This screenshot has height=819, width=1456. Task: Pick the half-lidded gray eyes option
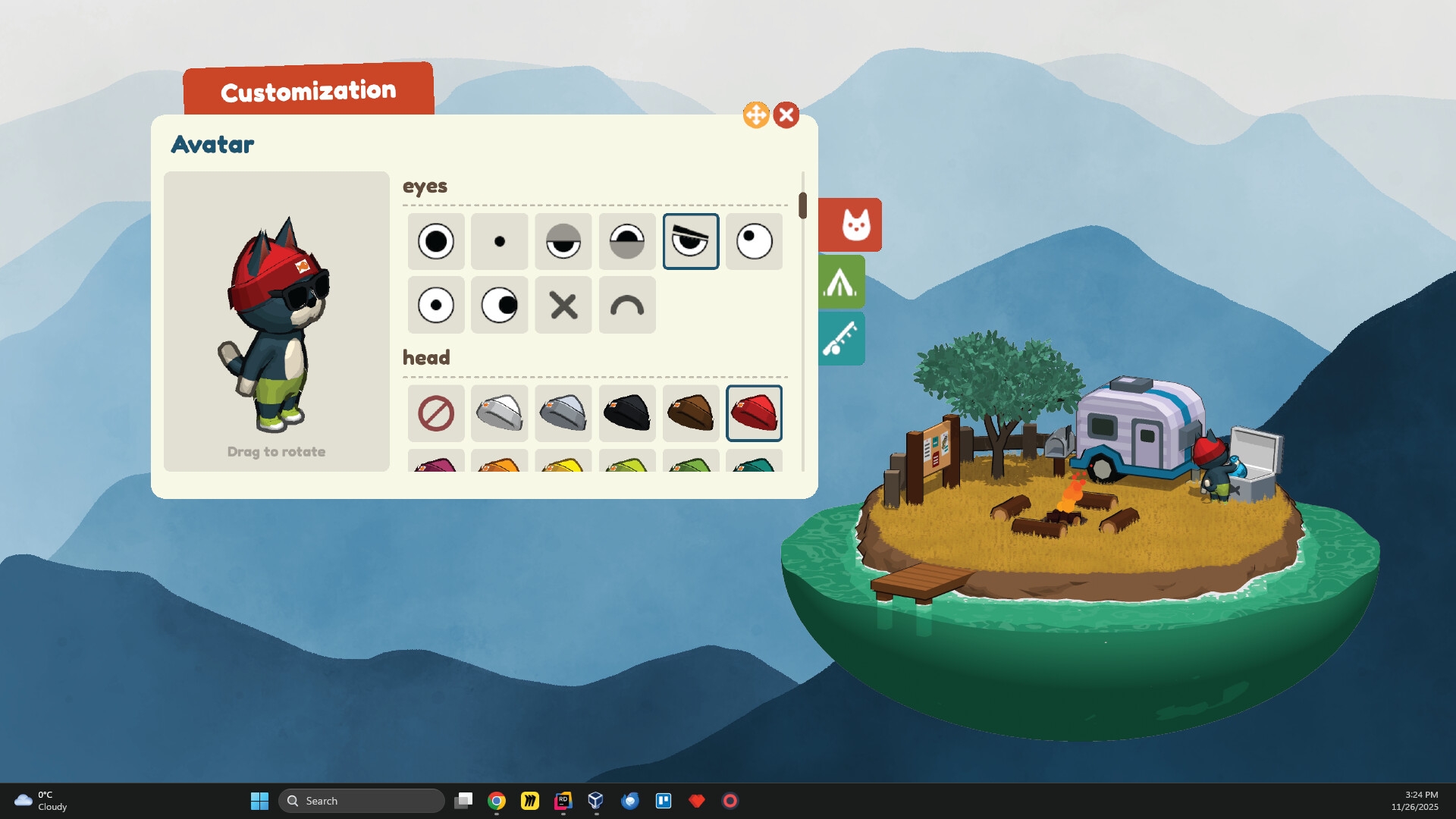click(563, 241)
